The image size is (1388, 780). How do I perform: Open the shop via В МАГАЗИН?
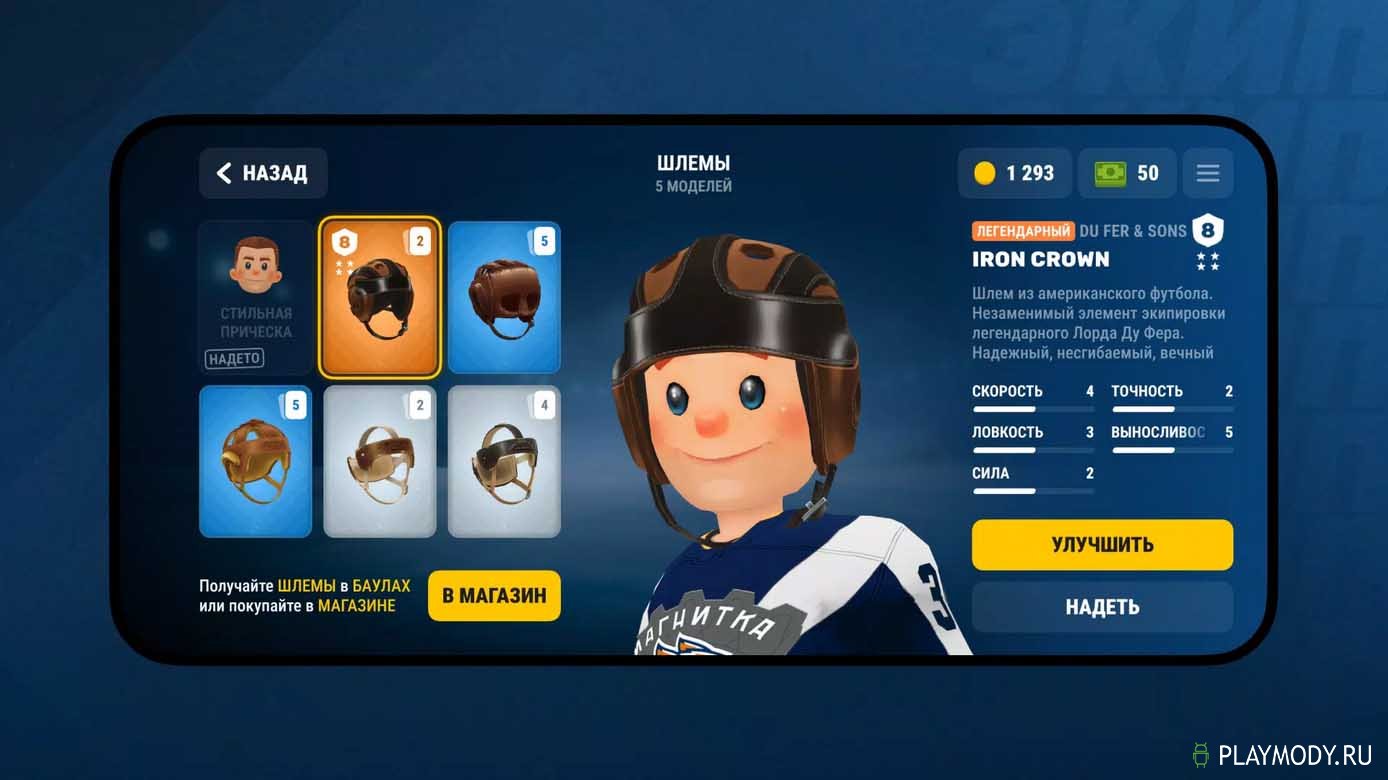click(494, 596)
